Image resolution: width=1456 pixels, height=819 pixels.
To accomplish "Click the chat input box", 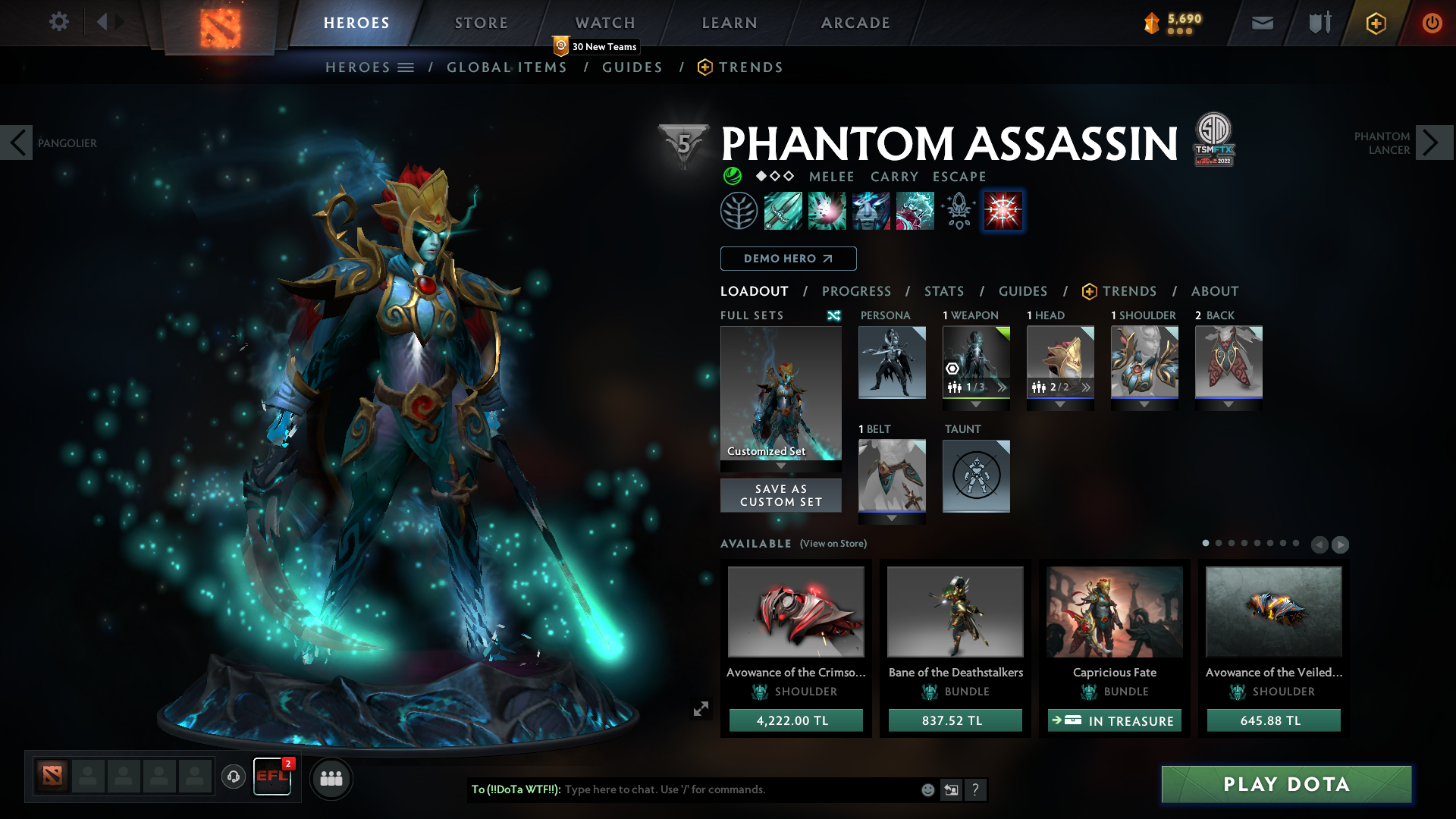I will coord(739,789).
